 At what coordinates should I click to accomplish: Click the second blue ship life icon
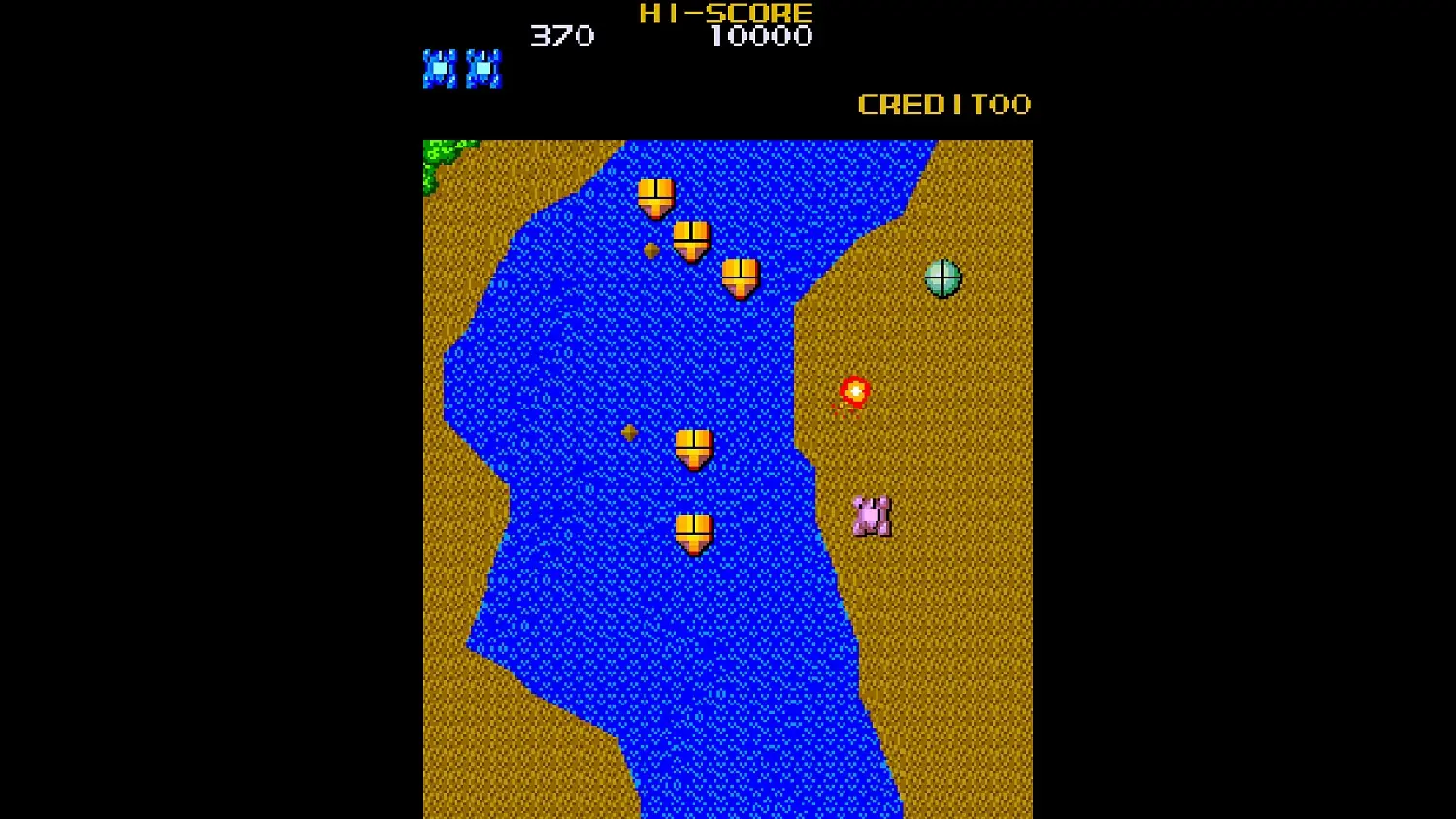pyautogui.click(x=485, y=67)
